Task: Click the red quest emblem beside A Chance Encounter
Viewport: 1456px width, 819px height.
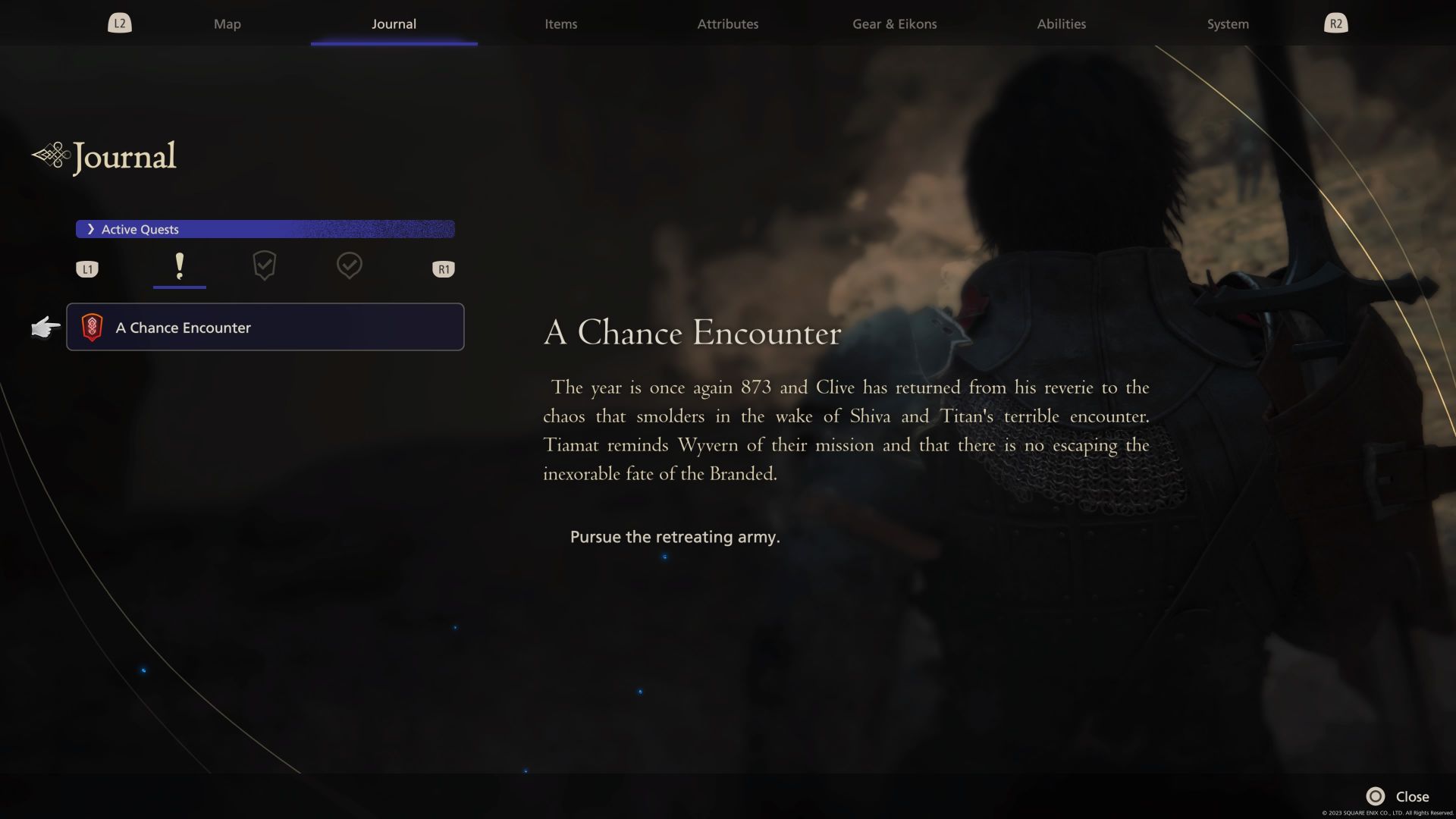Action: coord(93,327)
